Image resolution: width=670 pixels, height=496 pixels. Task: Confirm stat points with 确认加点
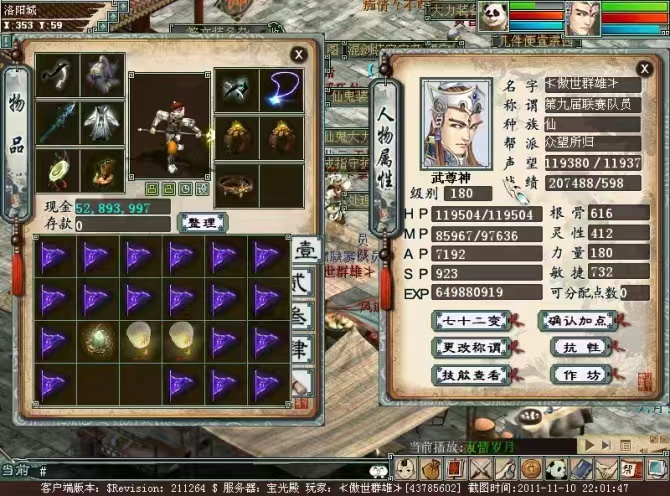pyautogui.click(x=579, y=320)
